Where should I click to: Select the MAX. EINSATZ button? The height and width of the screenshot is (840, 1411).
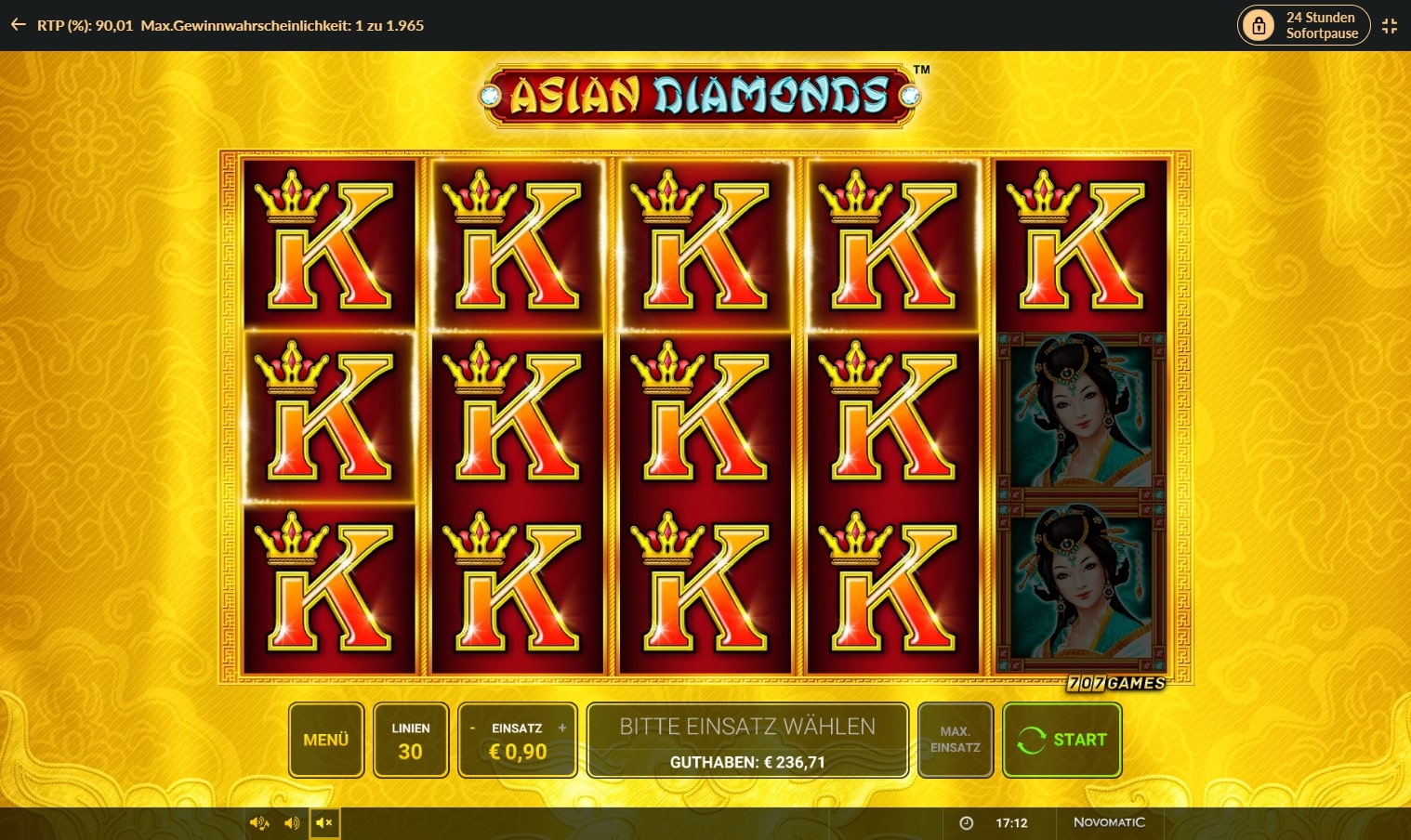[955, 740]
